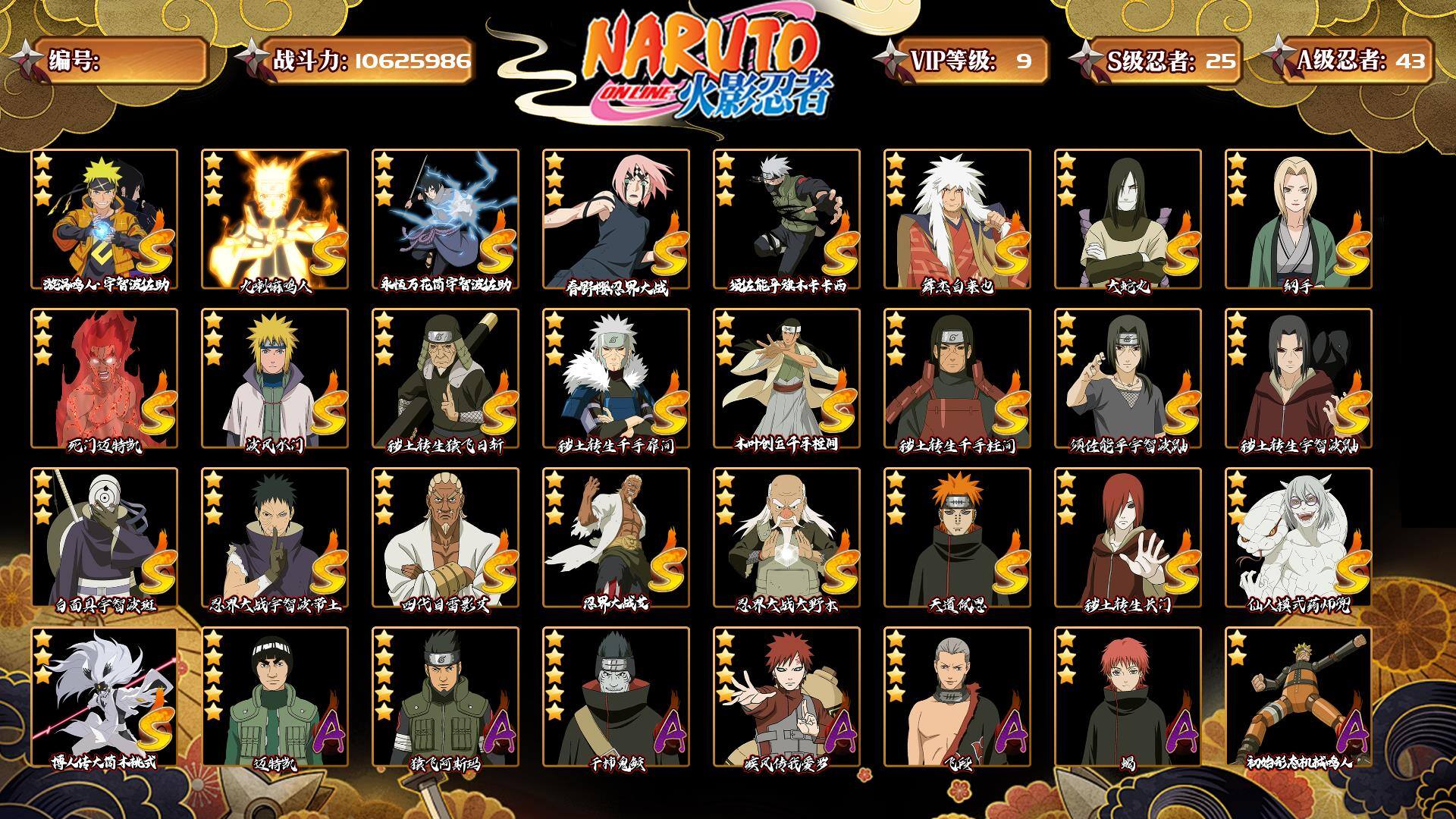Select the glowing Nine-Tails Chakra Naruto card
The width and height of the screenshot is (1456, 819).
[x=275, y=219]
